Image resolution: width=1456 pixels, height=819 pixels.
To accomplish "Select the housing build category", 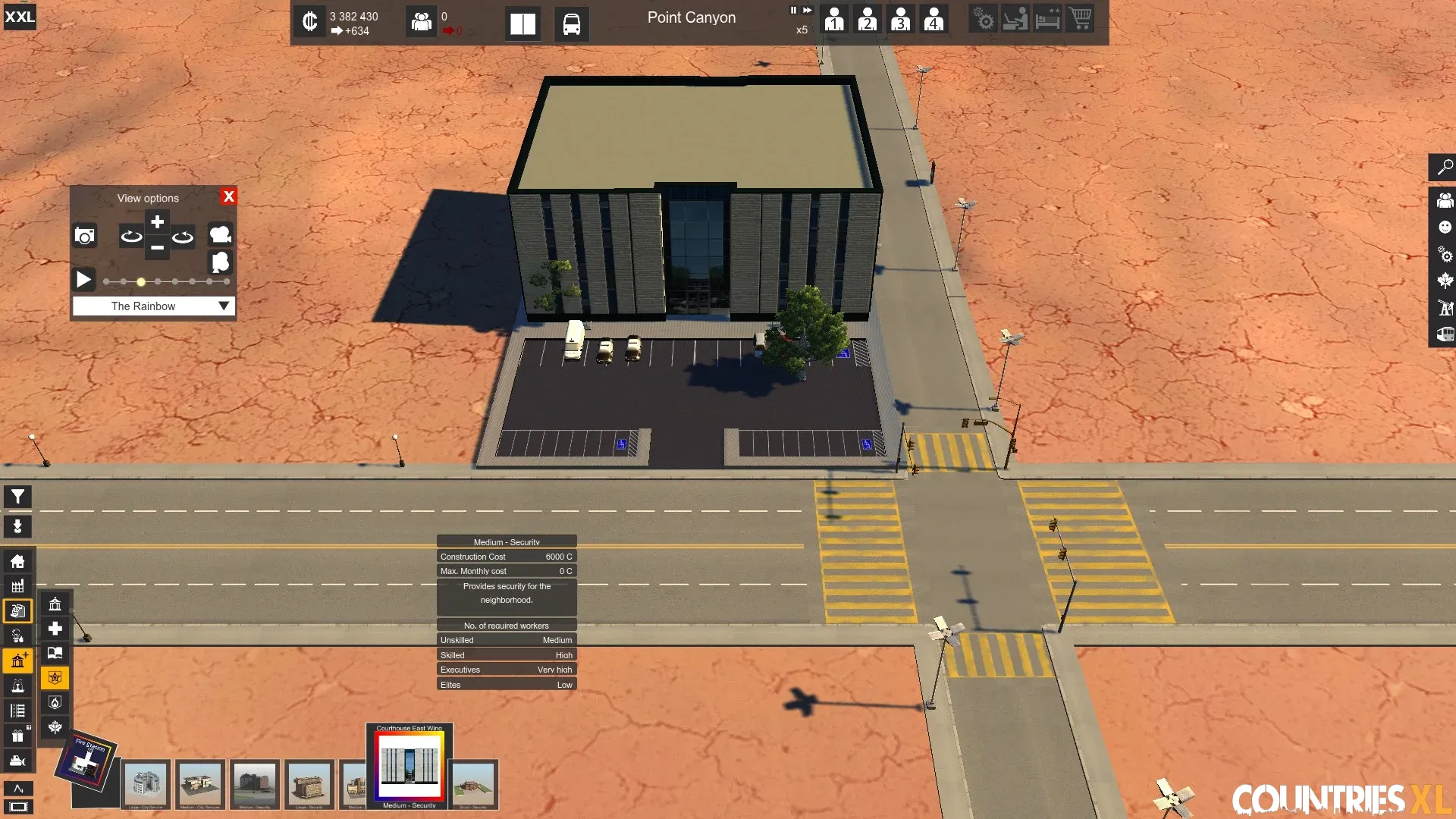I will 17,561.
